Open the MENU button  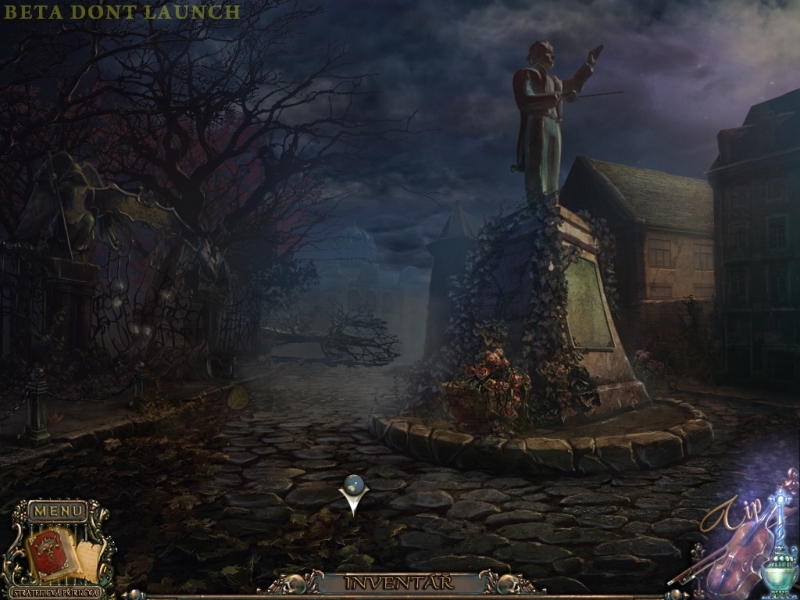point(58,511)
